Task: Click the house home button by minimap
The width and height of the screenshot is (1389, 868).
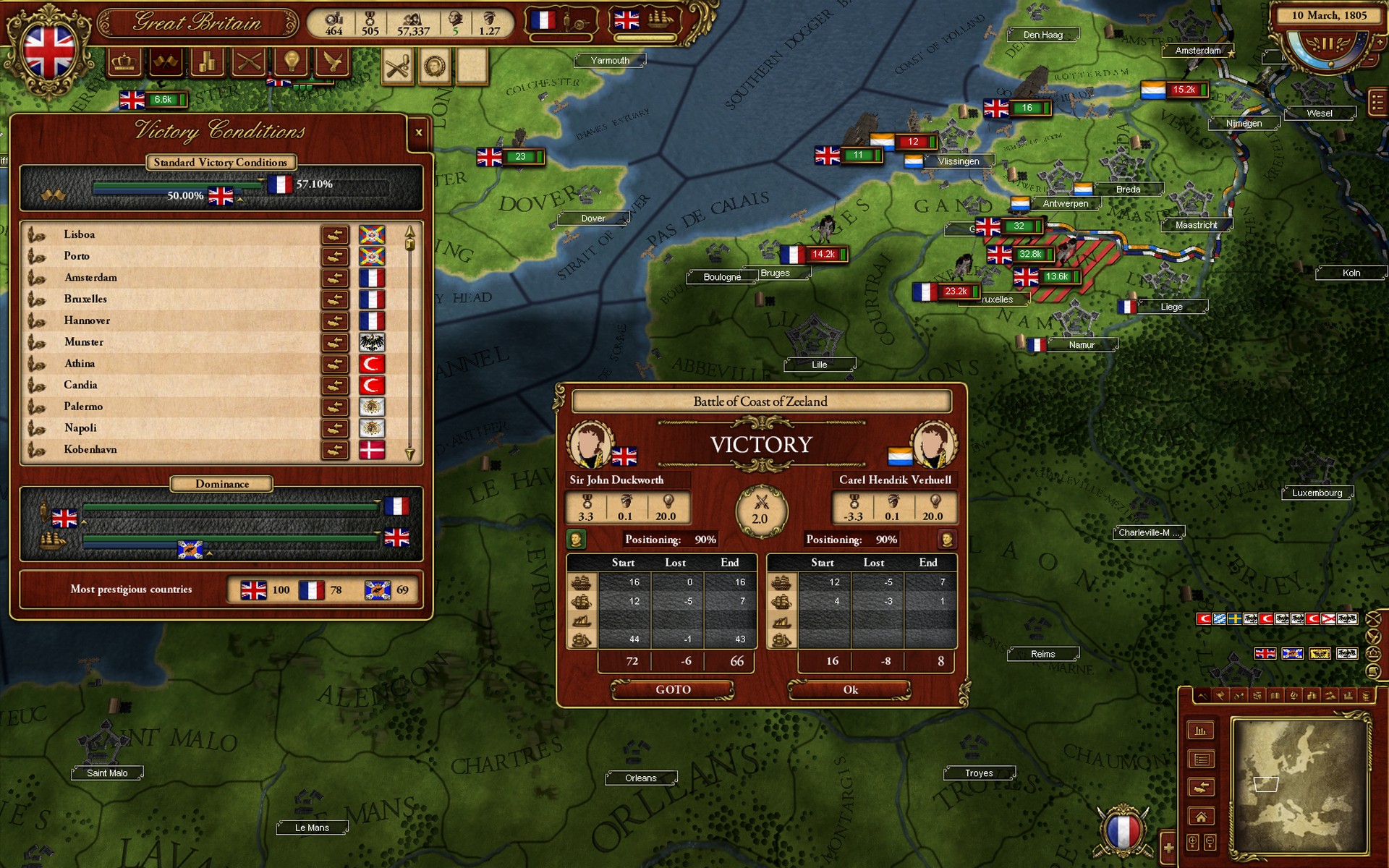Action: click(1201, 817)
